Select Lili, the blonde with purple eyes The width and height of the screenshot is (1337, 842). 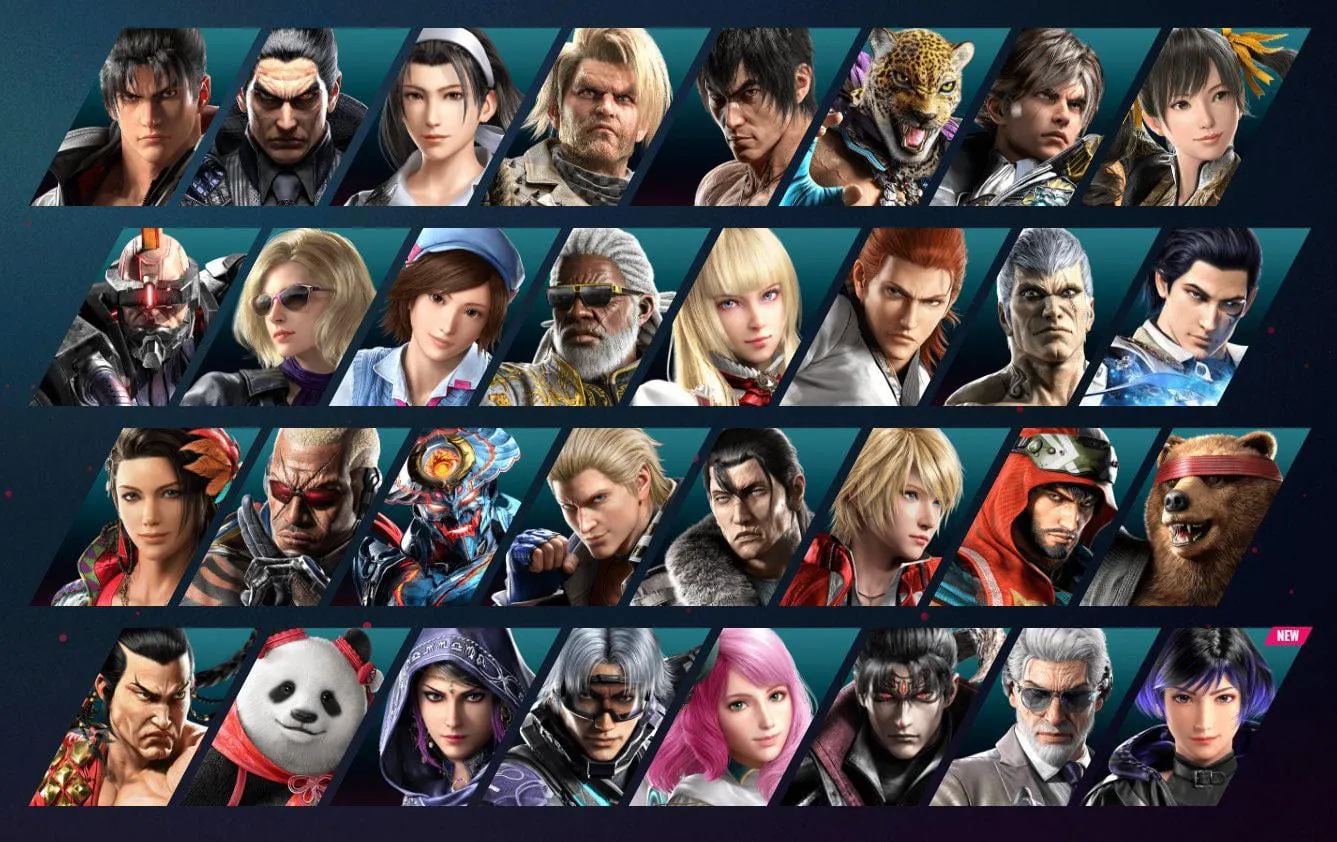tap(746, 312)
